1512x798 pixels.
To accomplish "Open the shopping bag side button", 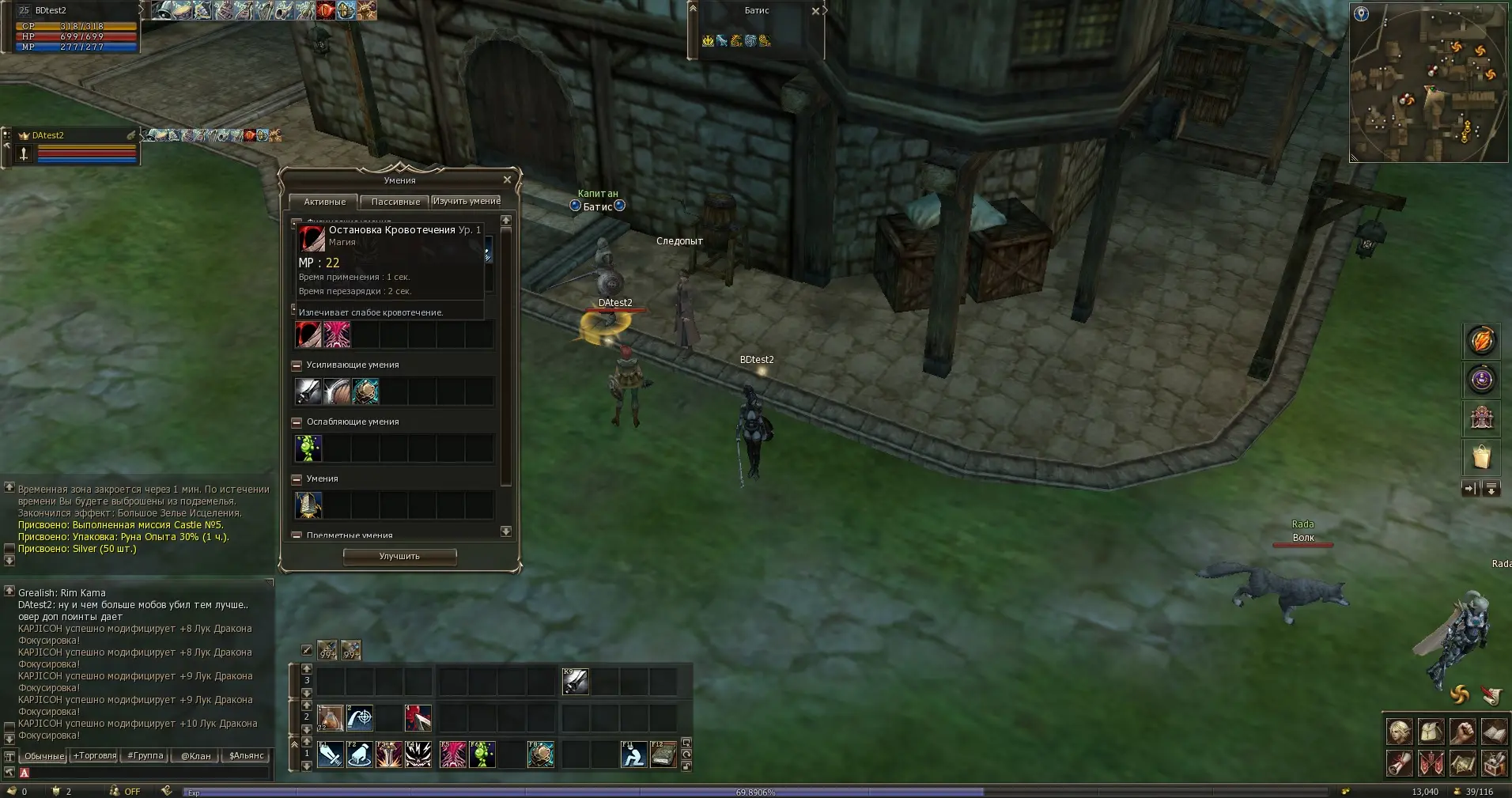I will point(1481,457).
